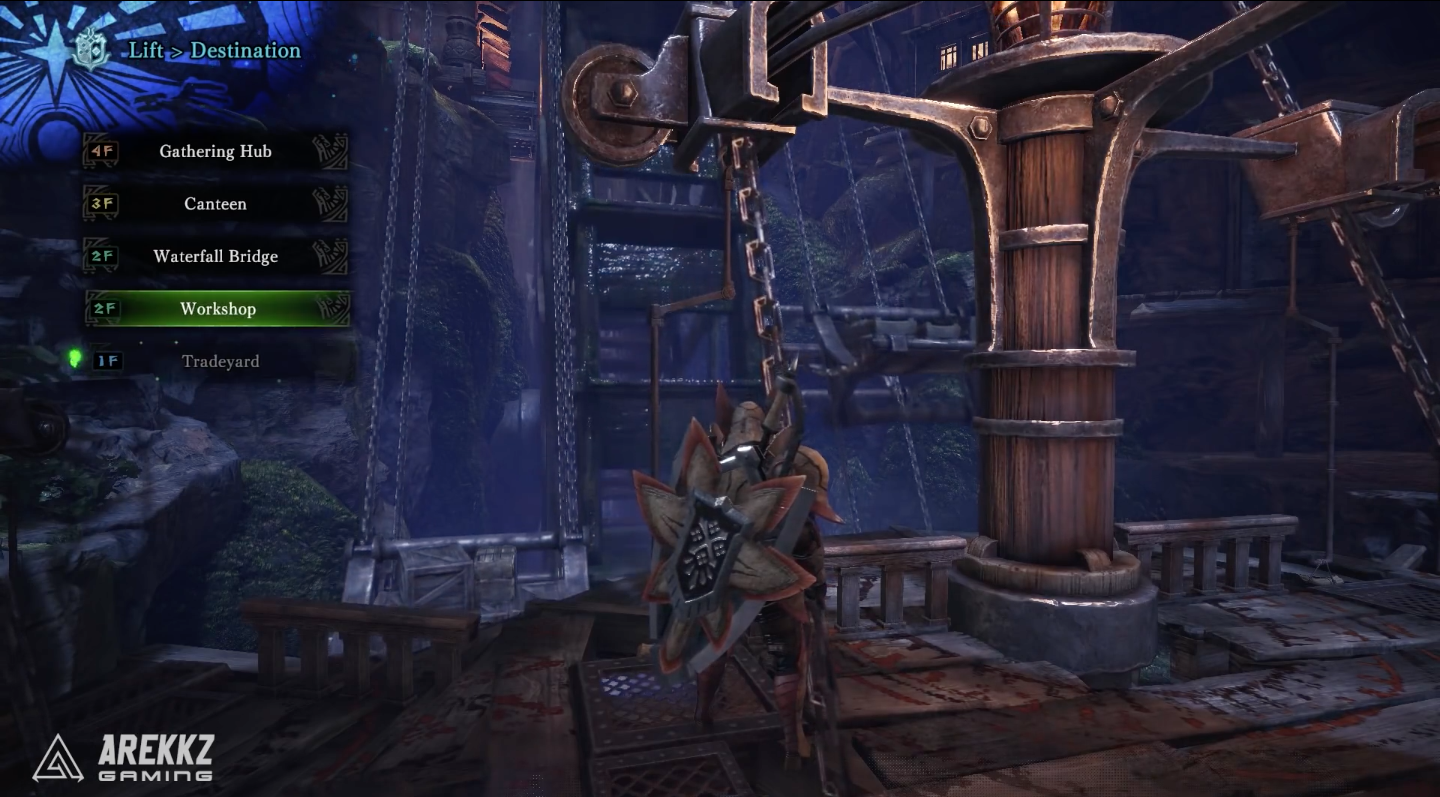Select the highlighted Workshop entry
1440x797 pixels.
tap(218, 309)
